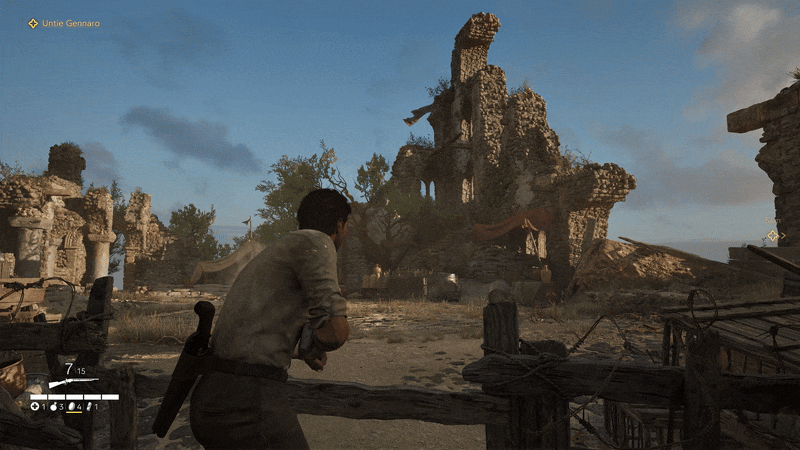Viewport: 800px width, 450px height.
Task: Select the "Untie Gennaro" objective tracker
Action: [x=64, y=23]
